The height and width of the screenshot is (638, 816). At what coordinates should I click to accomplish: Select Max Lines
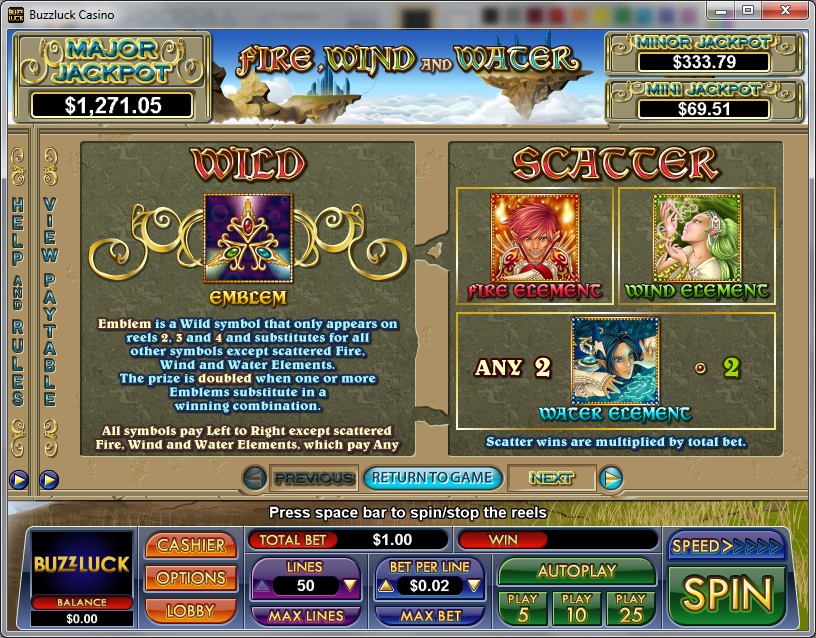306,616
